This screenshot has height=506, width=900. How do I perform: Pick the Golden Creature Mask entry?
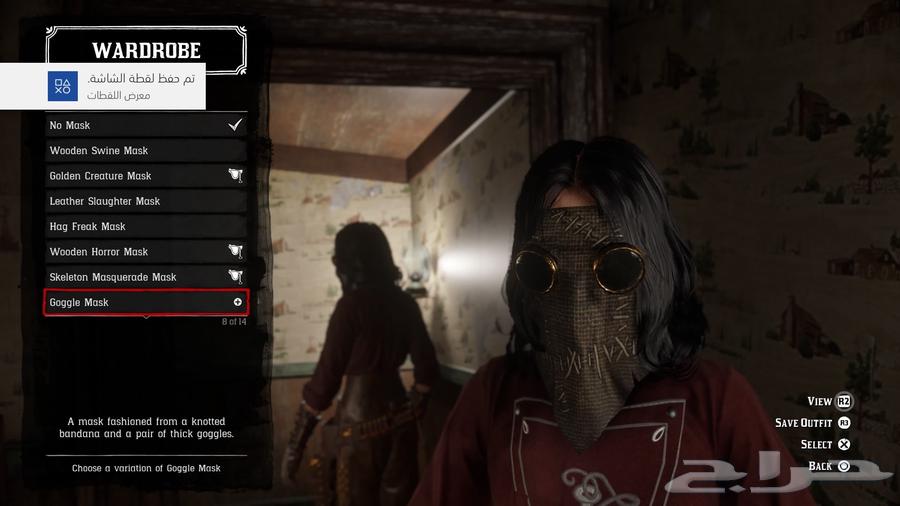click(146, 176)
